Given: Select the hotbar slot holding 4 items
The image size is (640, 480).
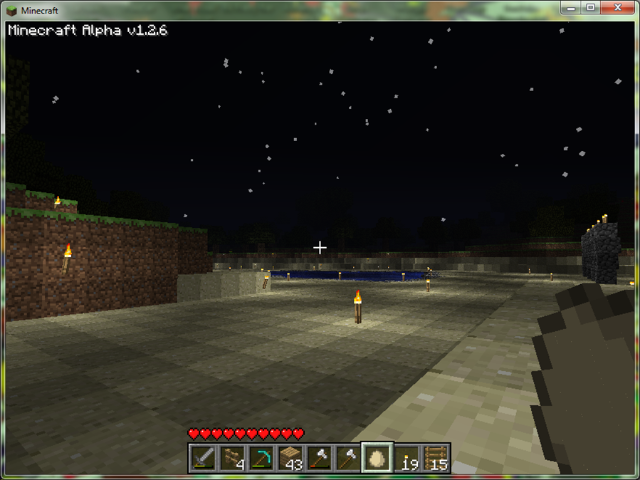Looking at the screenshot, I should (x=233, y=458).
